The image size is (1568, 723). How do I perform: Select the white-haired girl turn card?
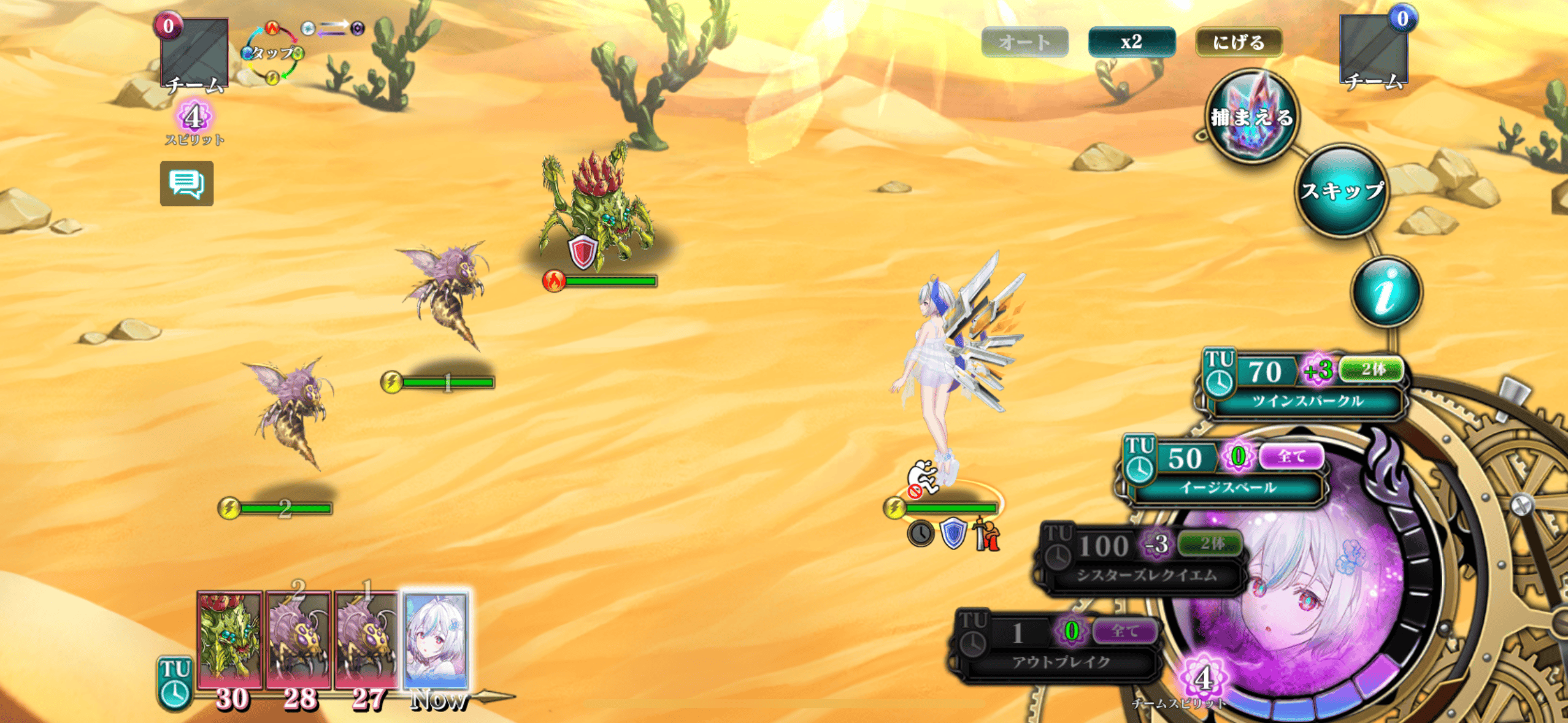[436, 640]
